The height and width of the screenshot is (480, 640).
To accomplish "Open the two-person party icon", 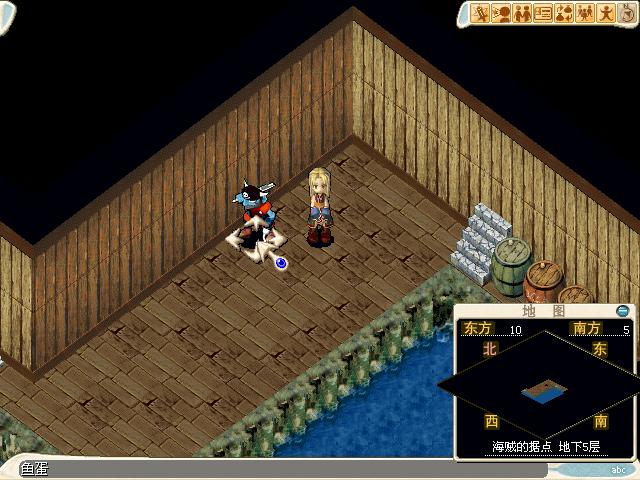I will (x=522, y=13).
